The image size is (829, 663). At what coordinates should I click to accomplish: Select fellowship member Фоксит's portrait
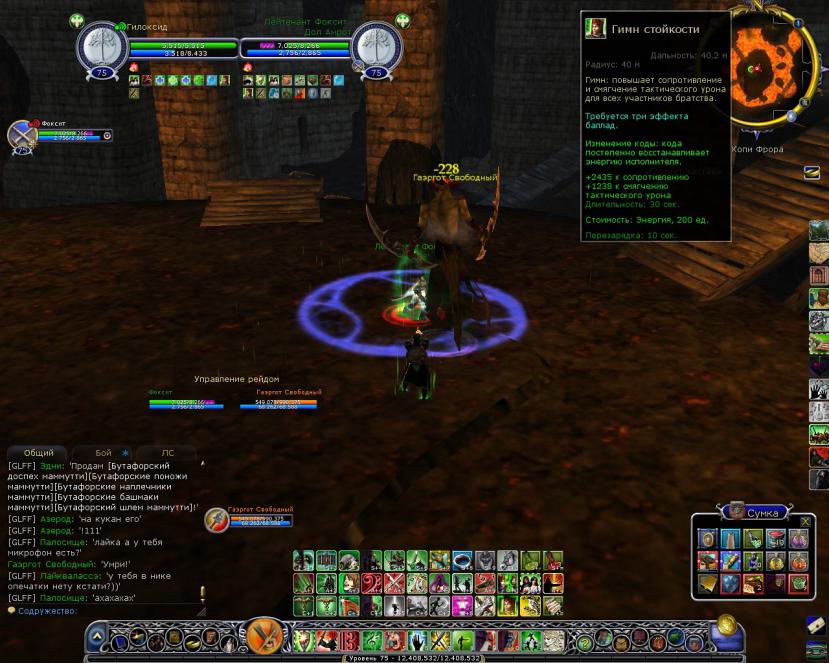[x=21, y=135]
